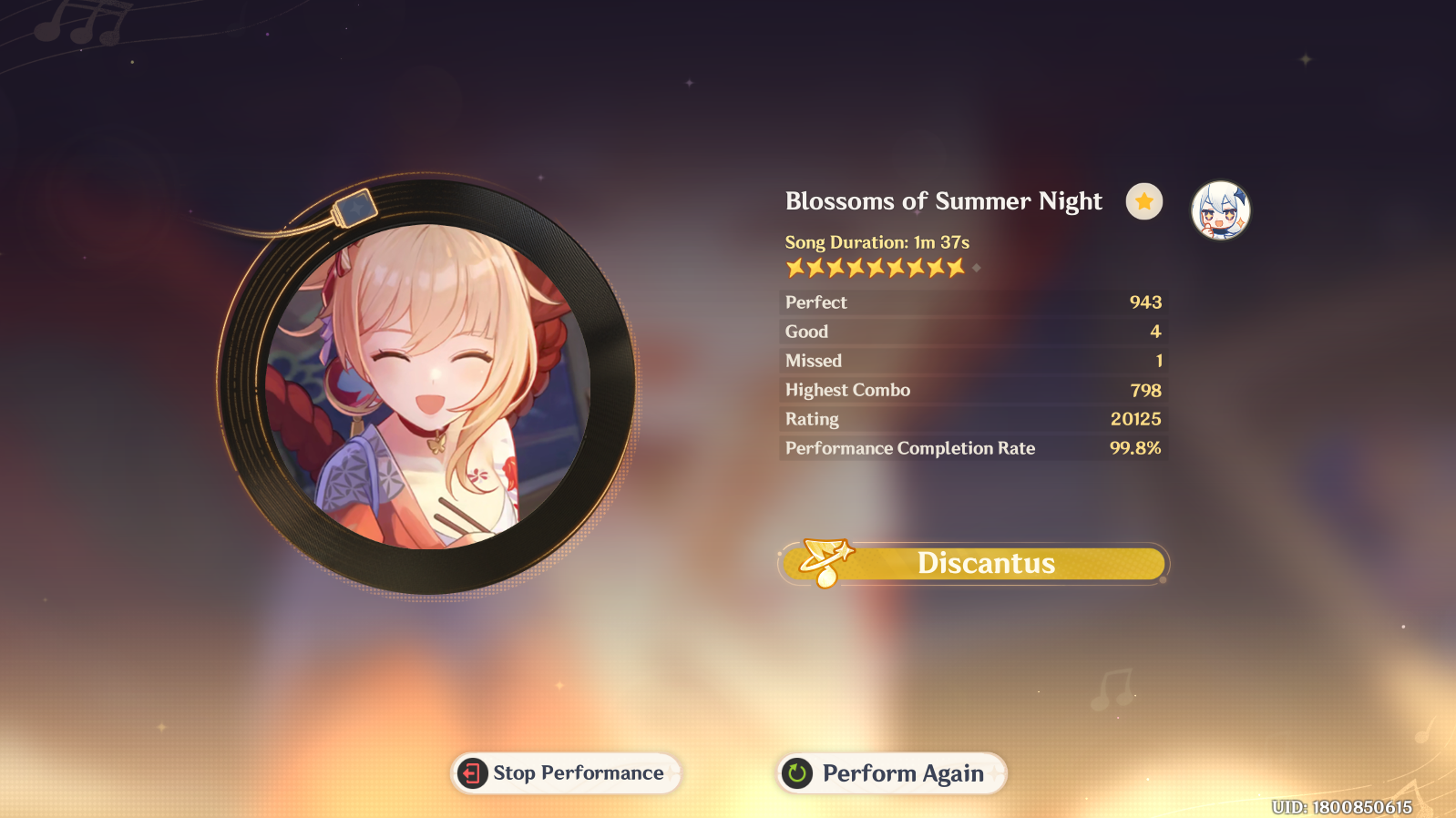Open the Paimon avatar portrait
The width and height of the screenshot is (1456, 818).
tap(1221, 210)
